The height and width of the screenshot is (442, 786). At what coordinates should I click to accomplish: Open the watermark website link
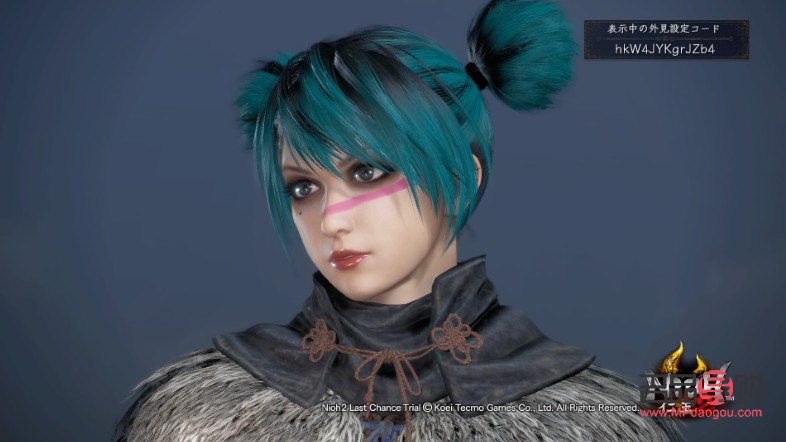[x=712, y=412]
